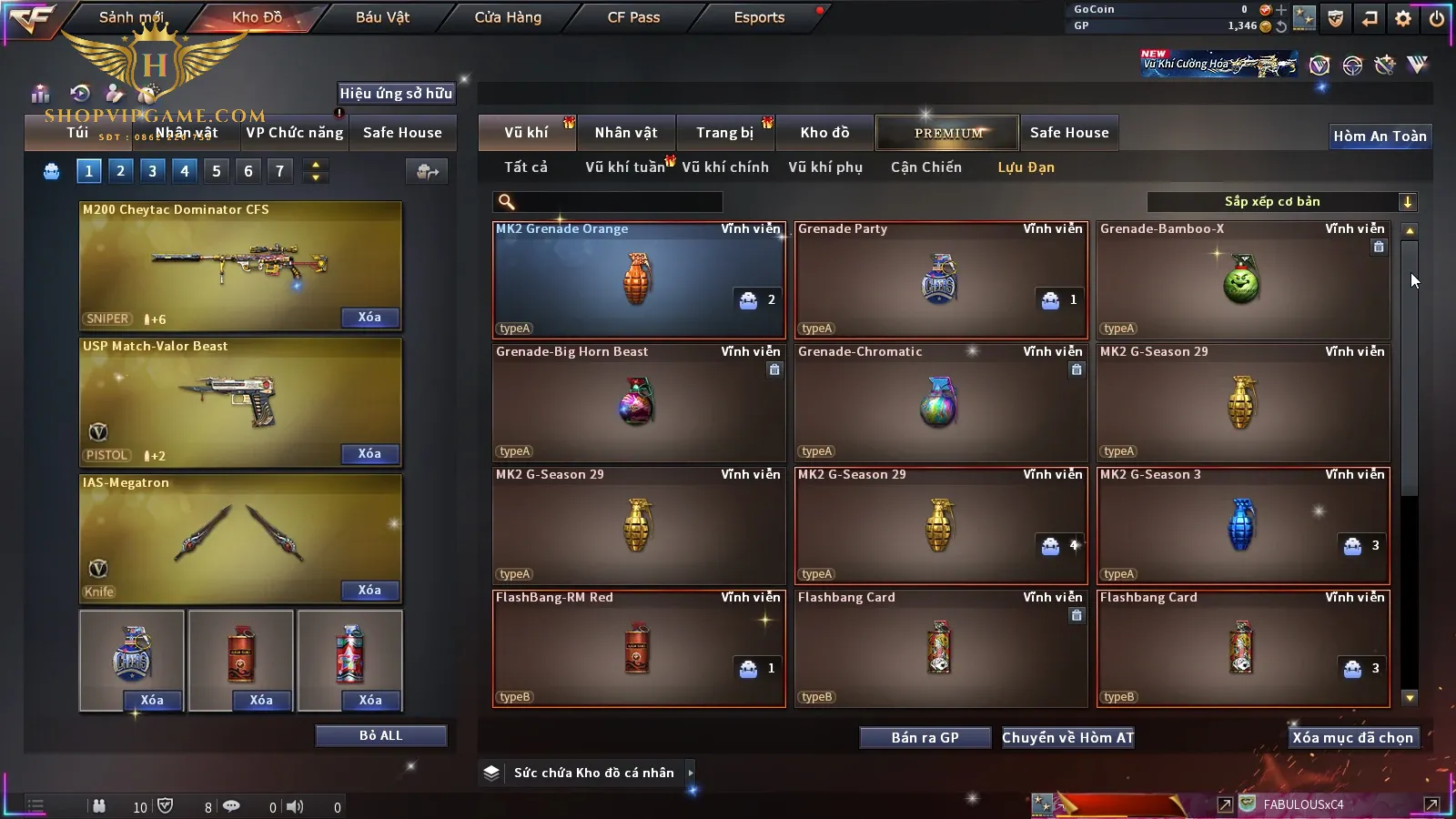
Task: Select the Nhân vật inventory tab beside Vũ khí
Action: tap(626, 133)
